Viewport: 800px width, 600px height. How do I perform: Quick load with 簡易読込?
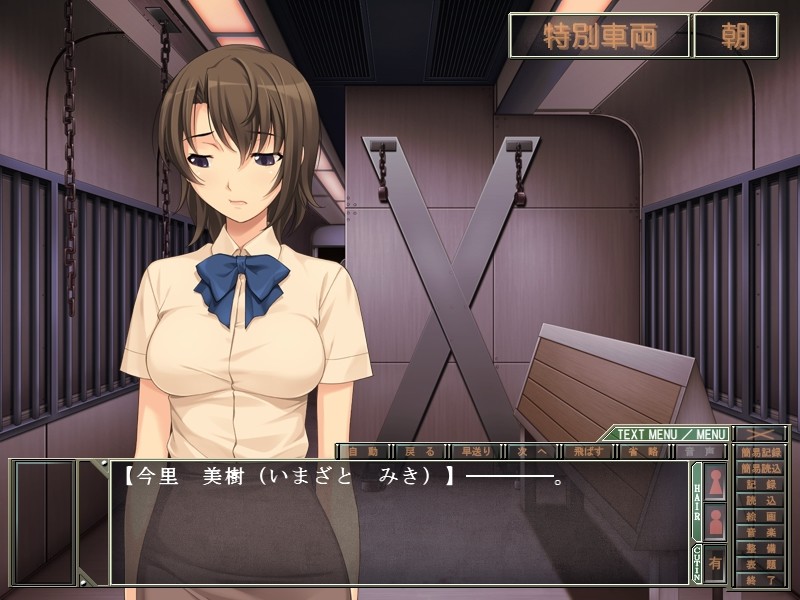[761, 468]
